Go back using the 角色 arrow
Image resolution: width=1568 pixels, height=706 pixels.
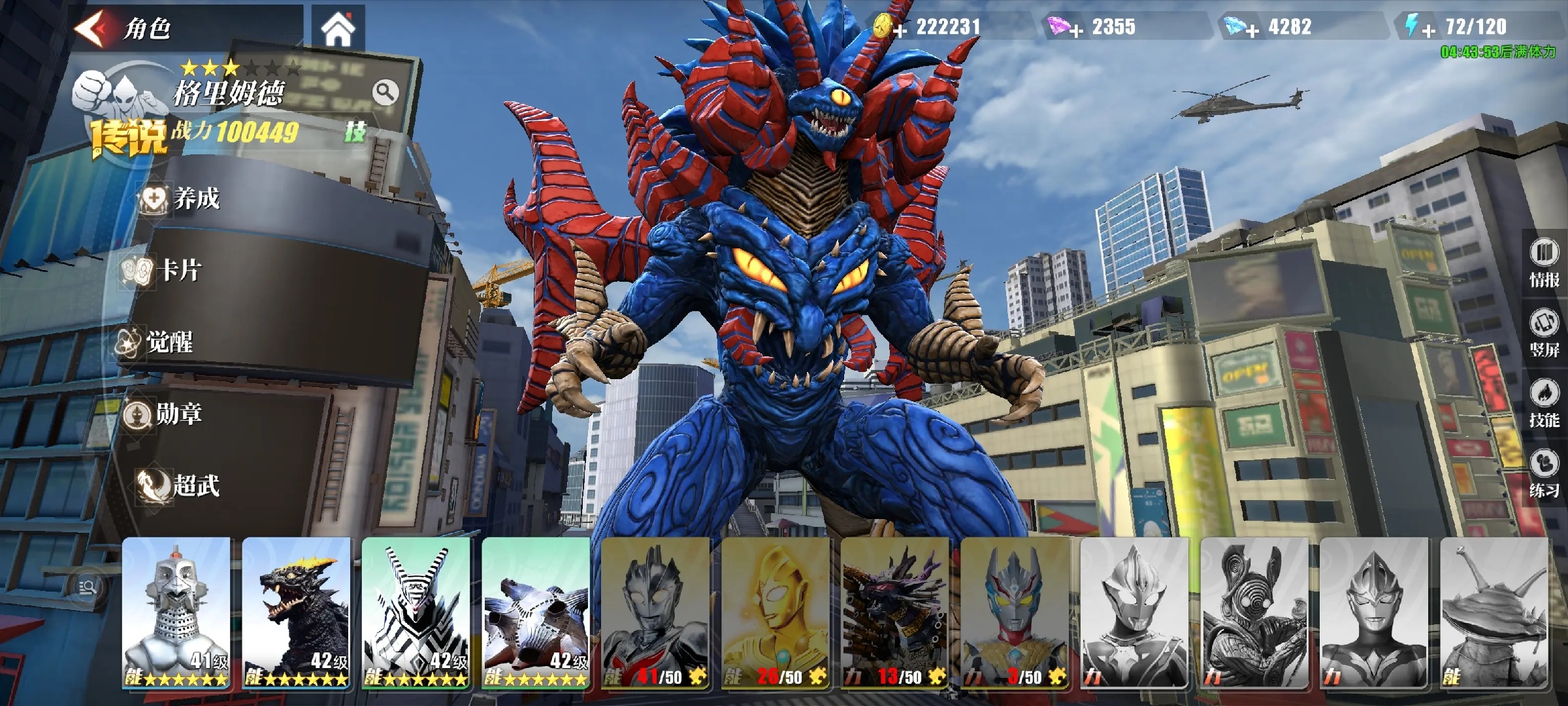[91, 29]
